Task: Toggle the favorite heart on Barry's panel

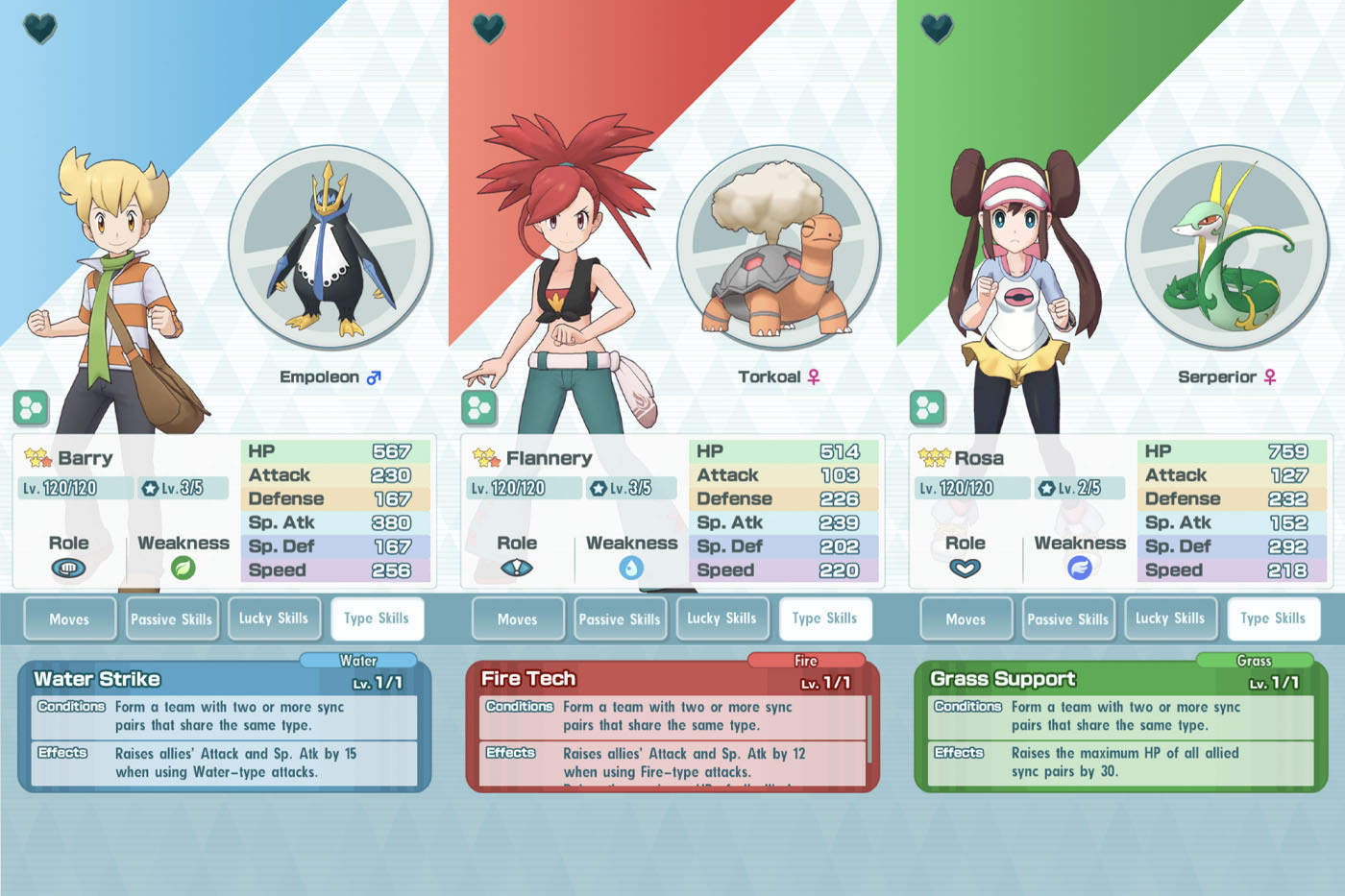Action: (x=40, y=28)
